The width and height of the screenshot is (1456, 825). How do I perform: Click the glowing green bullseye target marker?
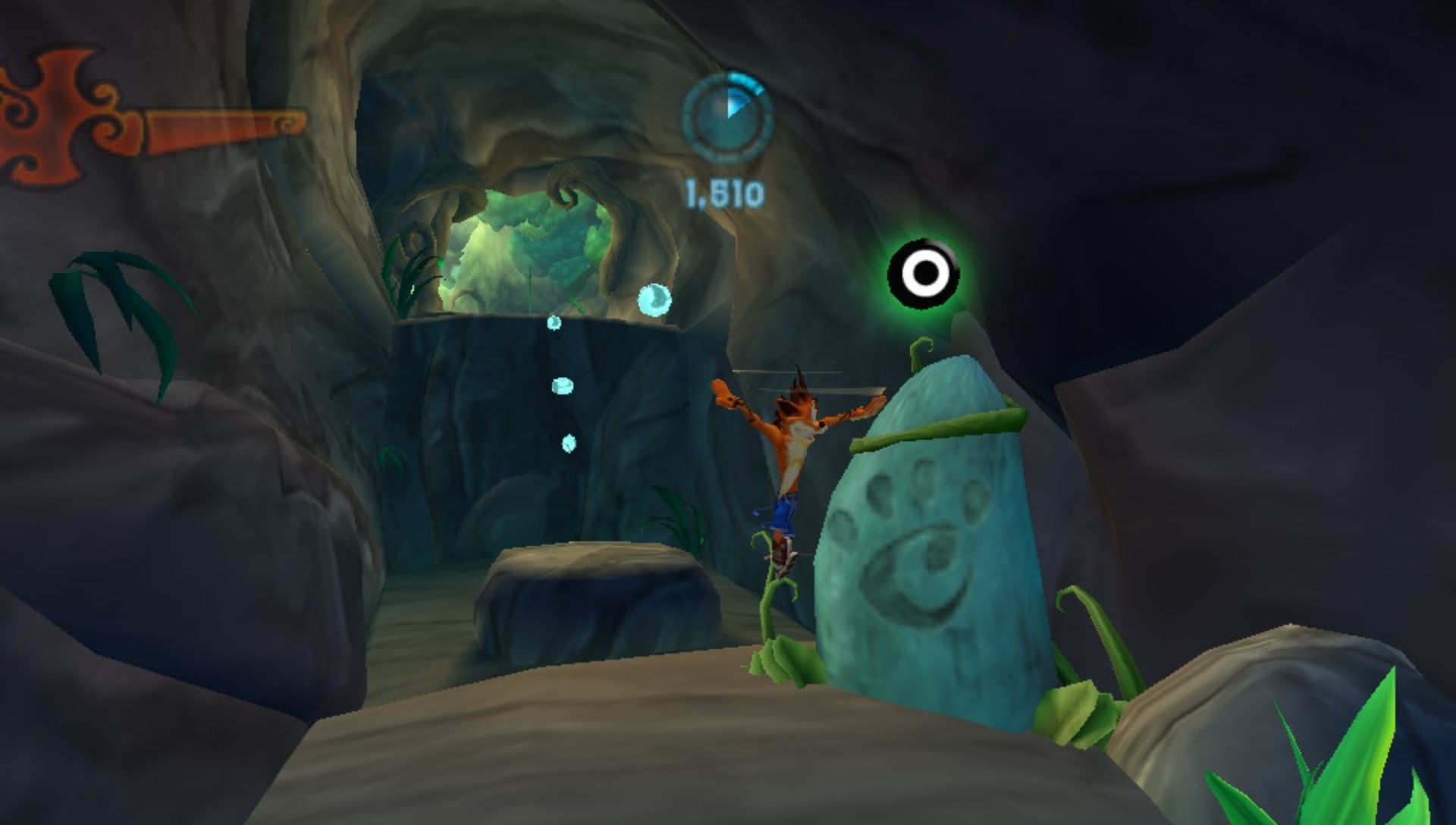coord(924,274)
